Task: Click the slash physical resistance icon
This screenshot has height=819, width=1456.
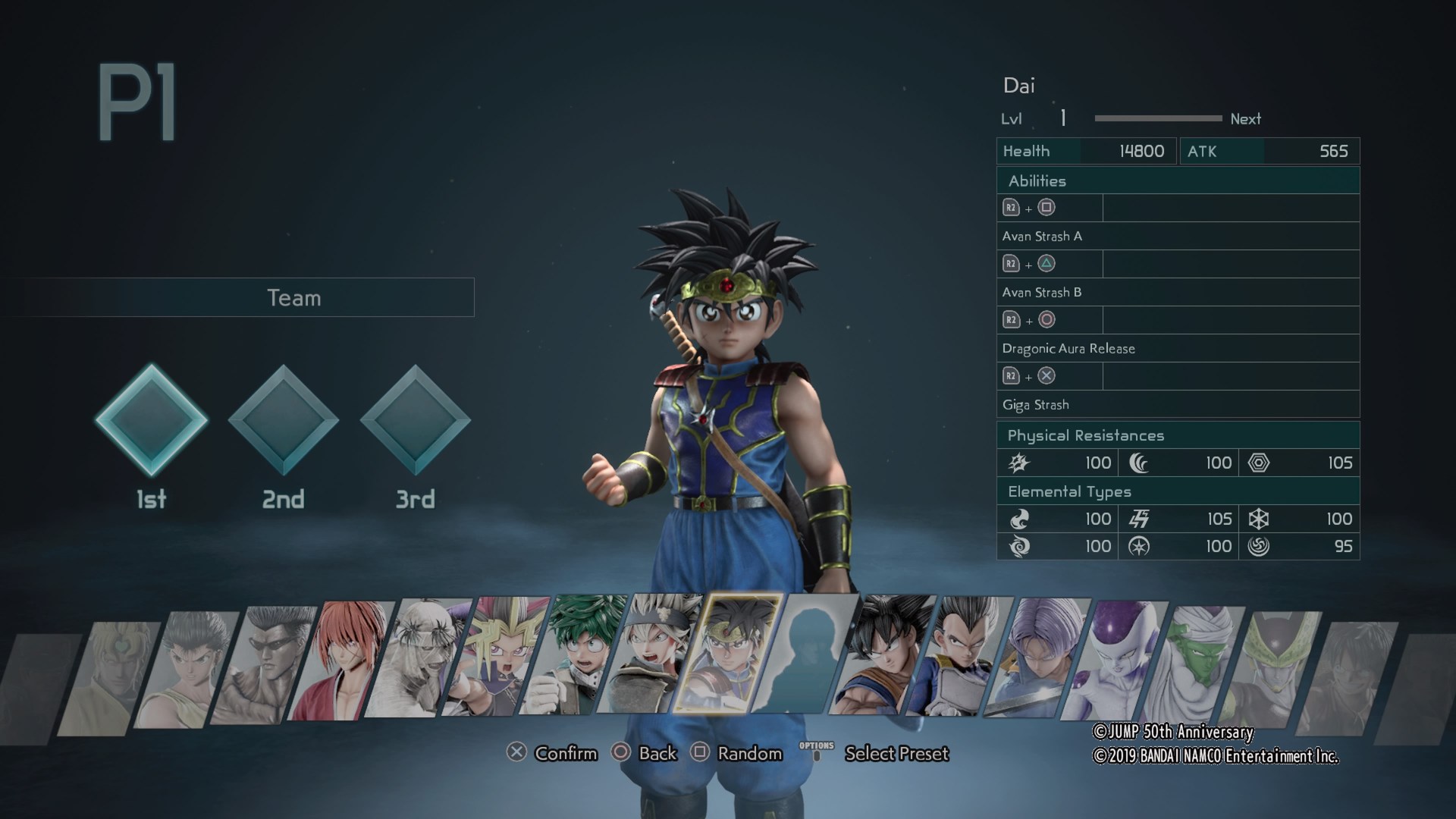Action: (1018, 463)
